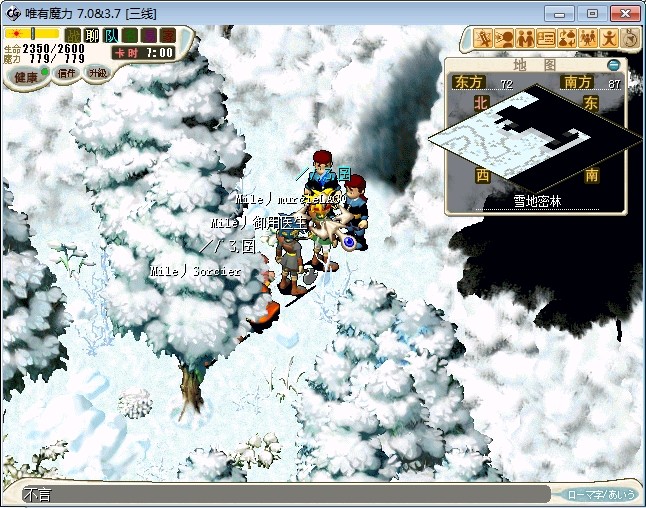The image size is (646, 508).
Task: Click the round icon at the toolbar's end
Action: click(630, 38)
